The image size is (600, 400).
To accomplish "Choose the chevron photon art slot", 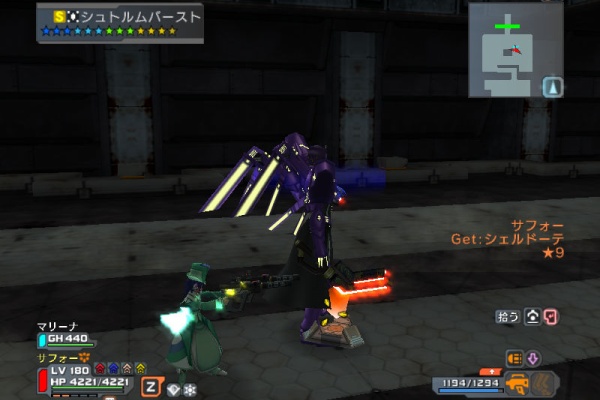I will pyautogui.click(x=544, y=383).
